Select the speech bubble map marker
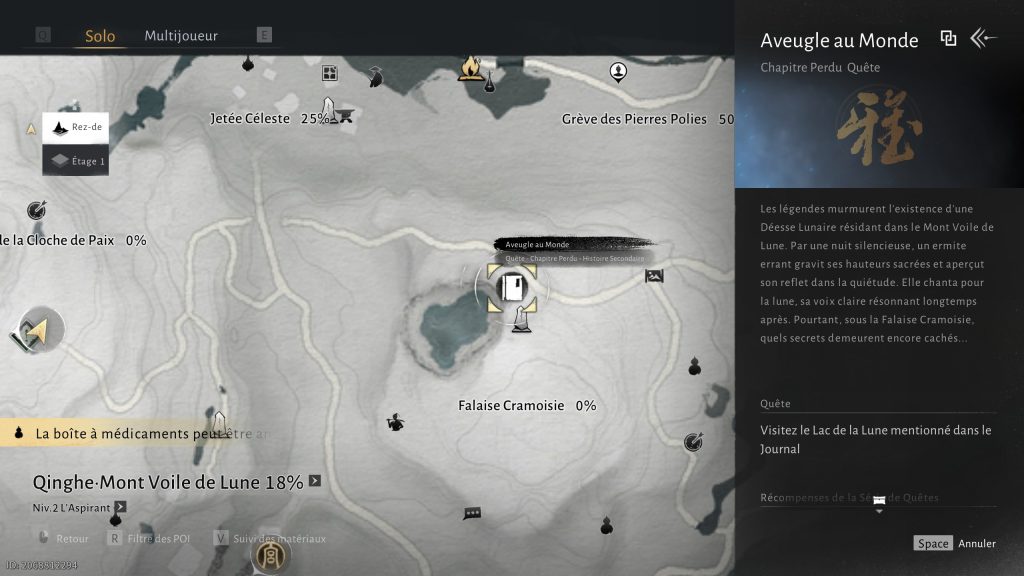Viewport: 1024px width, 576px height. (472, 514)
